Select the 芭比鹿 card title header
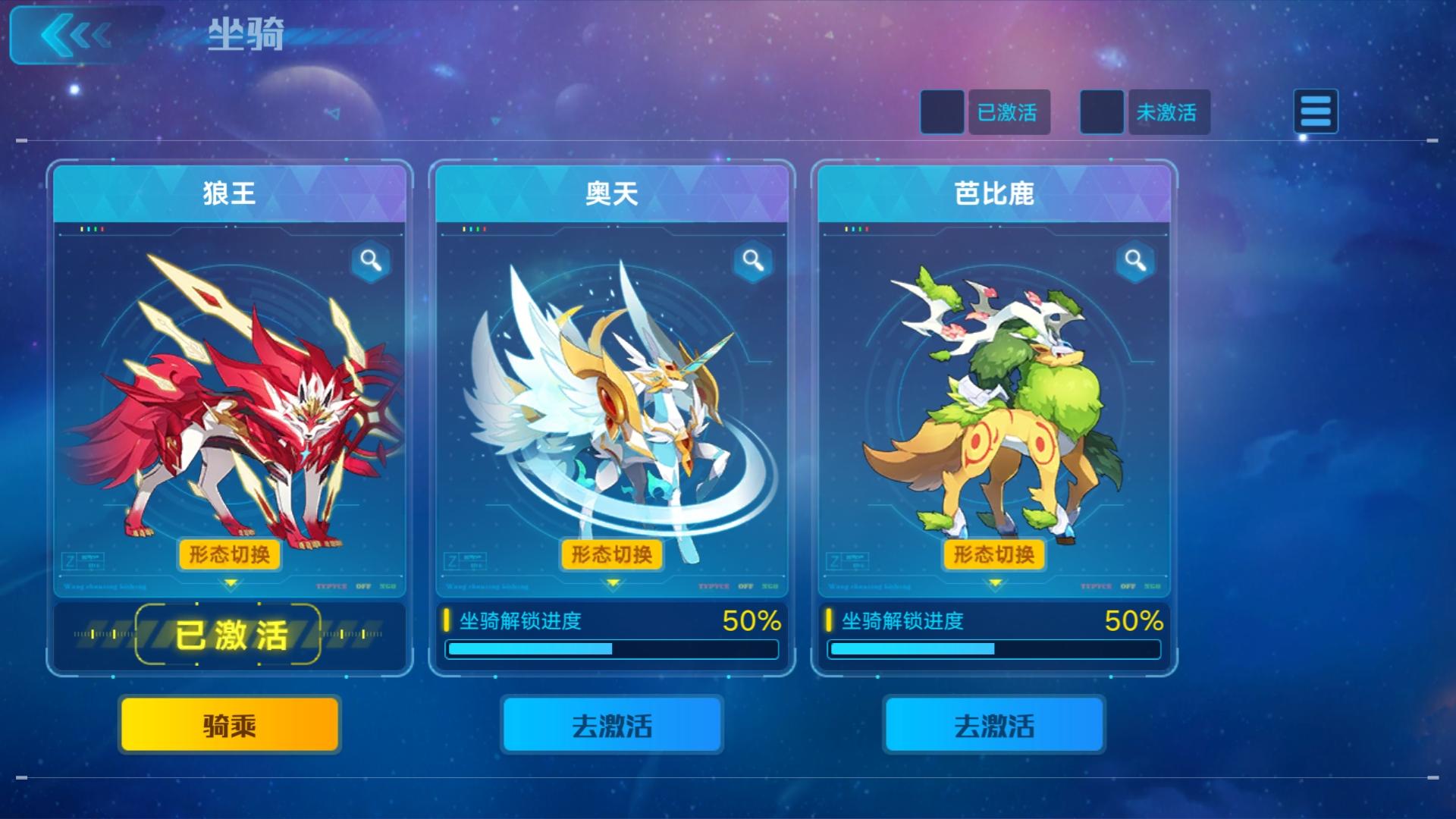Screen dimensions: 1456x819 (x=993, y=191)
